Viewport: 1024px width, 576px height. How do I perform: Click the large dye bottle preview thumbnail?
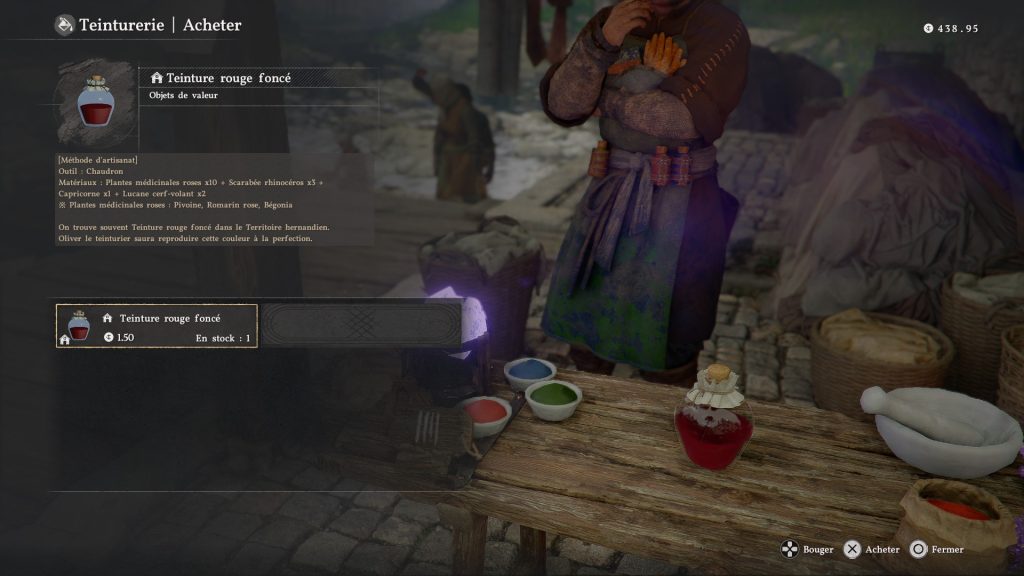(96, 100)
